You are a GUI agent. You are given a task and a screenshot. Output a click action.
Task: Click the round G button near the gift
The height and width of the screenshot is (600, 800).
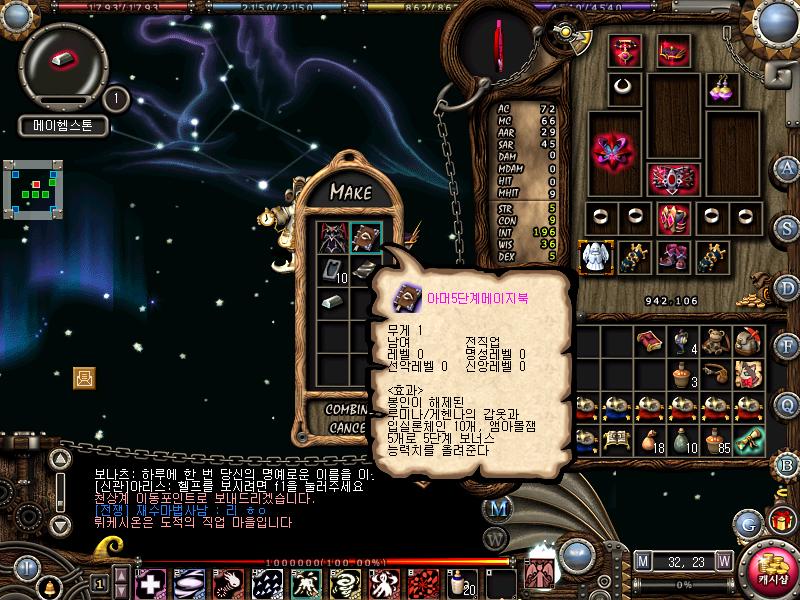[x=747, y=522]
